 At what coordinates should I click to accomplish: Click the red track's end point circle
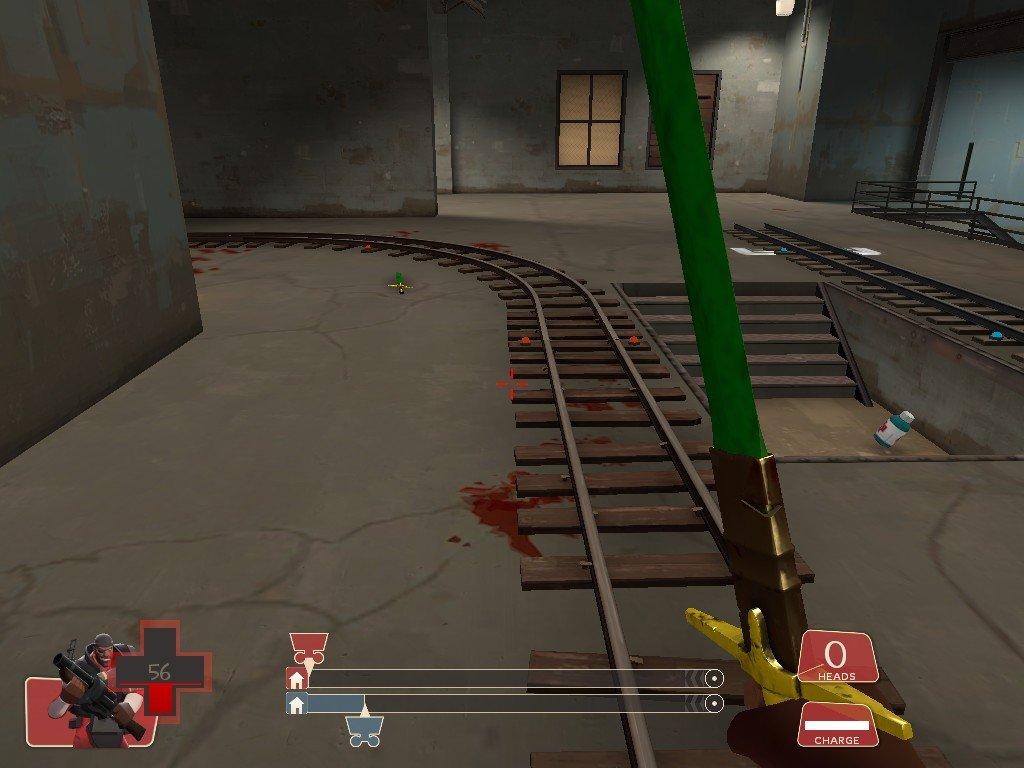click(x=714, y=678)
